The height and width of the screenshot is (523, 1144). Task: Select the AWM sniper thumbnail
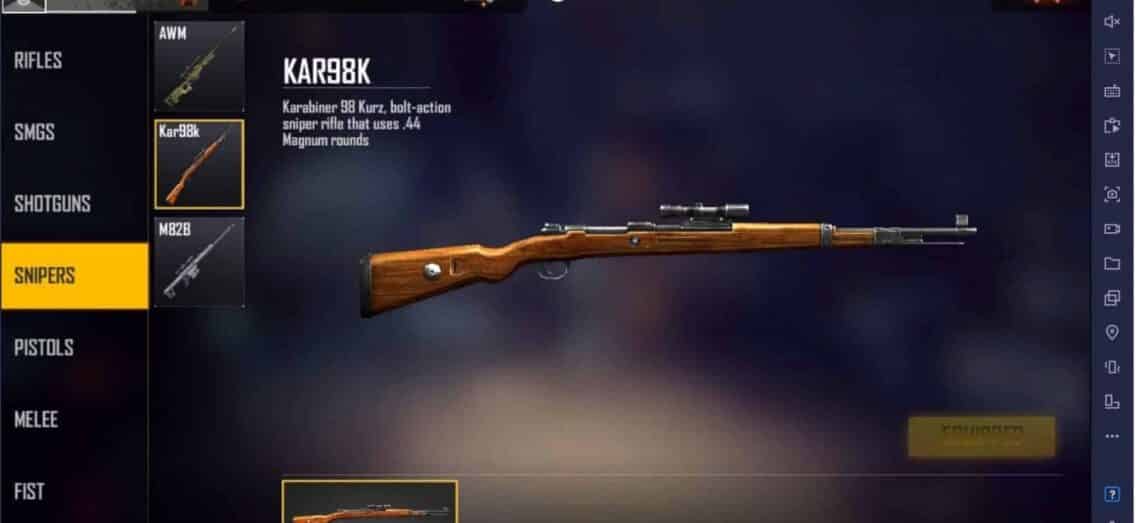pyautogui.click(x=199, y=66)
